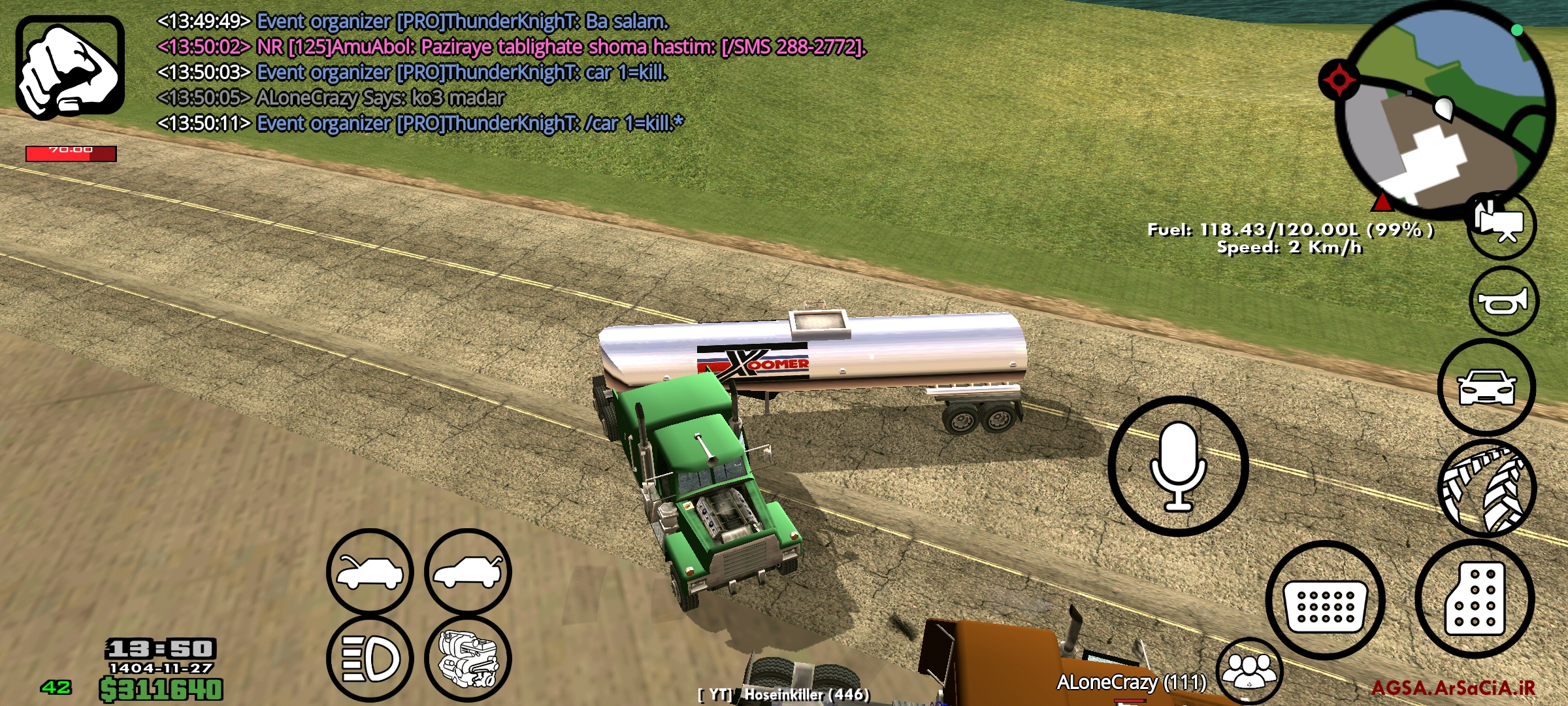Toggle the engine start button
1568x706 pixels.
[x=468, y=658]
